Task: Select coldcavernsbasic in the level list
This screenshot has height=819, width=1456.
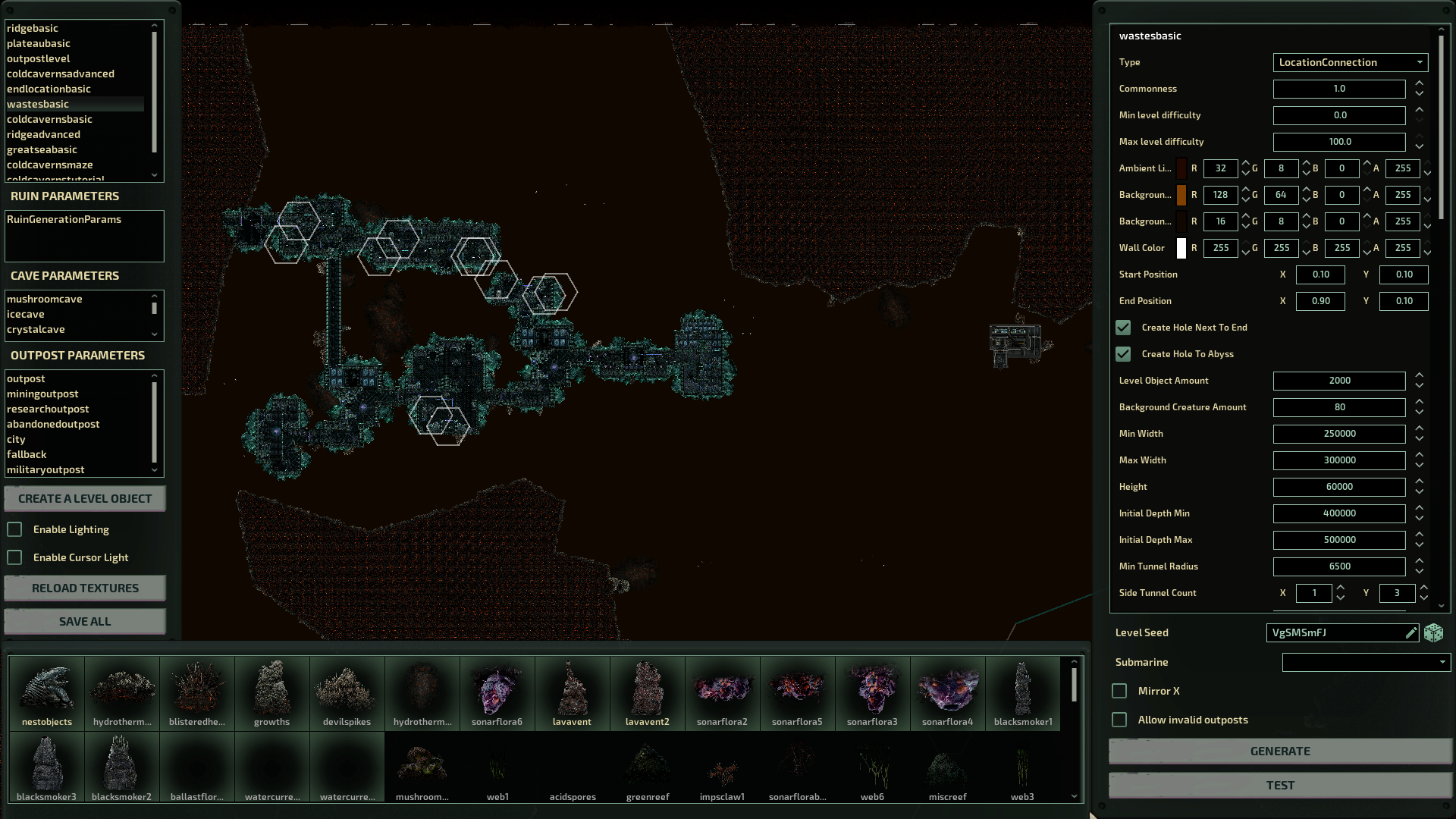Action: point(50,119)
